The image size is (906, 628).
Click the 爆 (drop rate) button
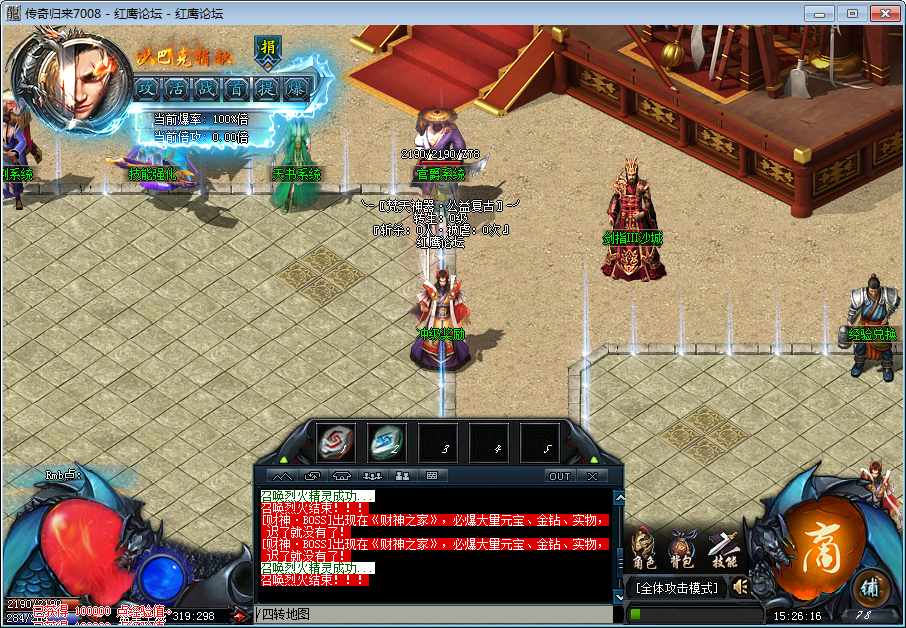point(297,88)
